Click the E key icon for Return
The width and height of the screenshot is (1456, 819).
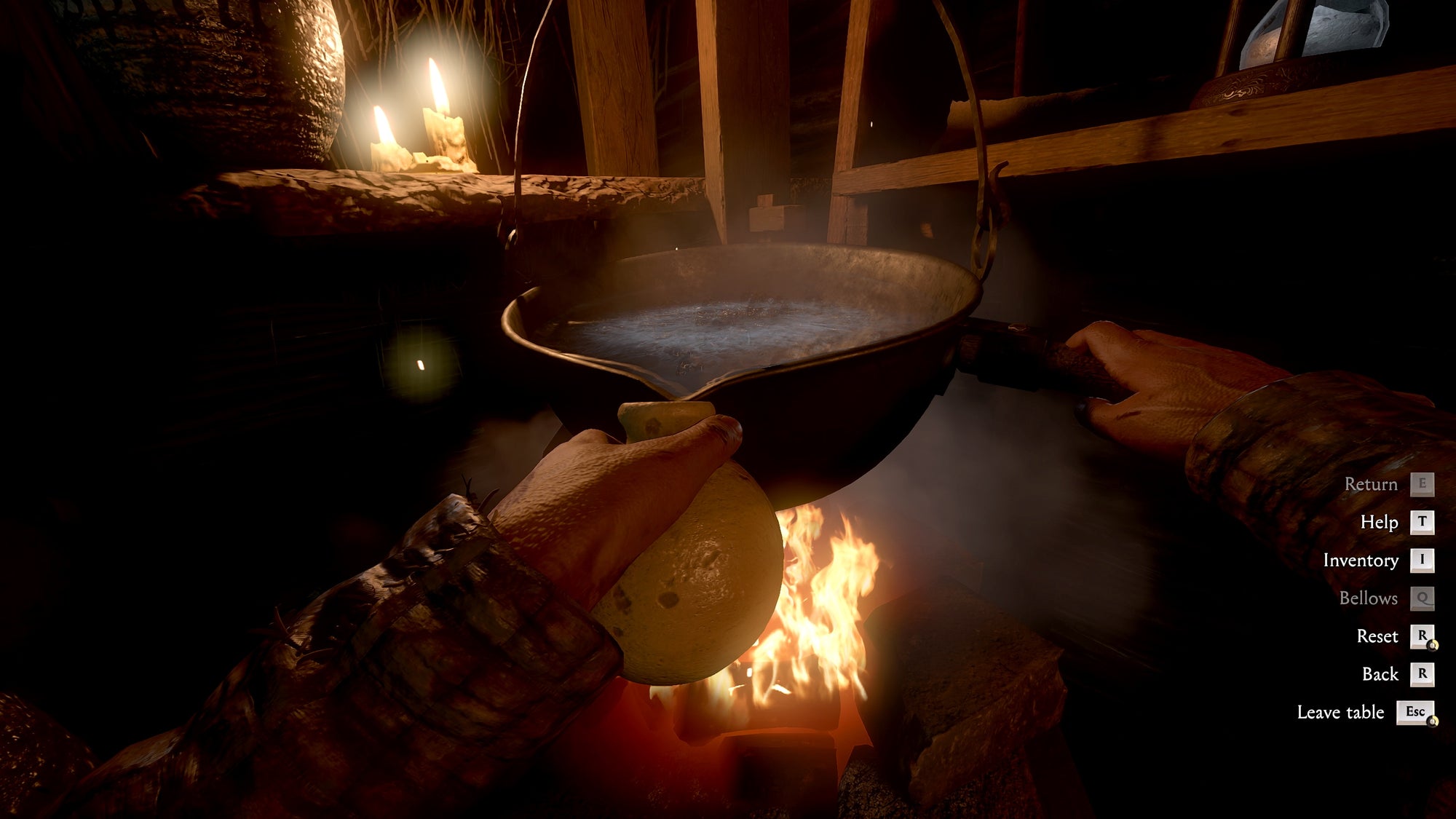tap(1423, 483)
